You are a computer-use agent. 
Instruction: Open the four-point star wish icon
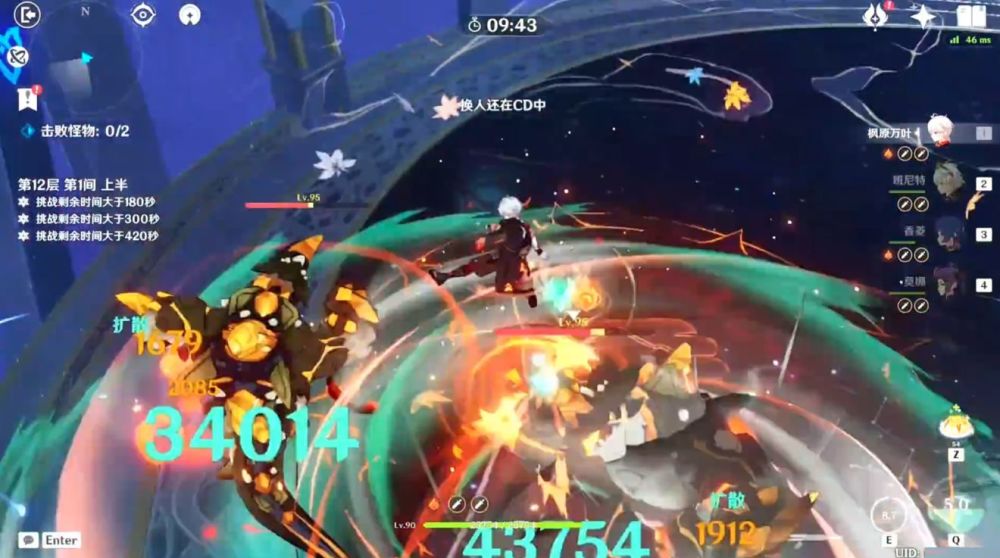click(x=924, y=16)
